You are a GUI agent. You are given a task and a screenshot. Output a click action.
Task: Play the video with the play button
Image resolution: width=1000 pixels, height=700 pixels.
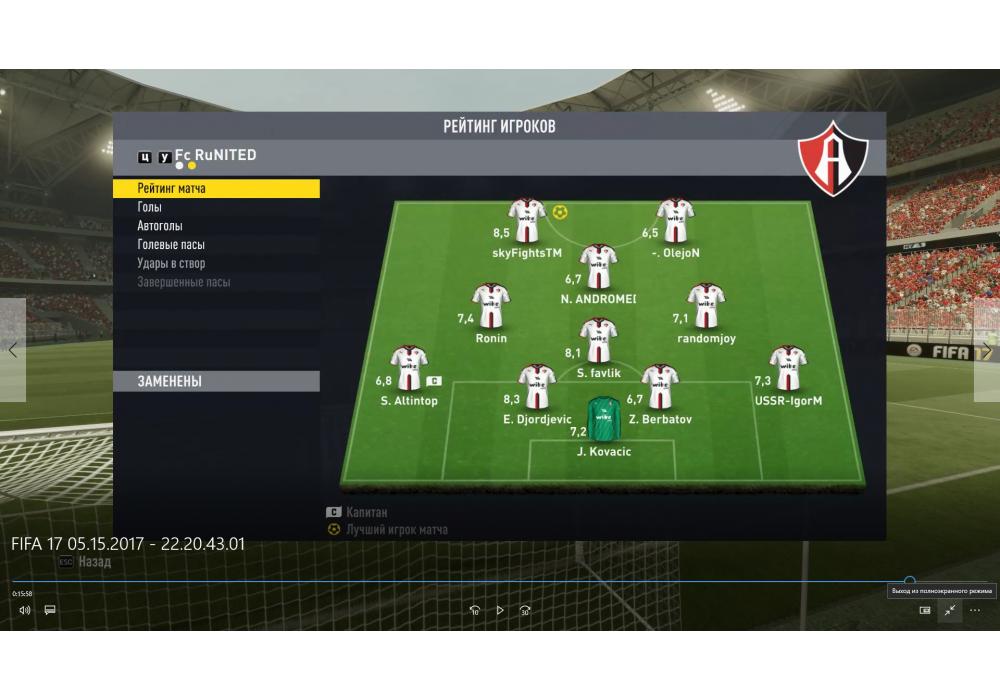500,610
